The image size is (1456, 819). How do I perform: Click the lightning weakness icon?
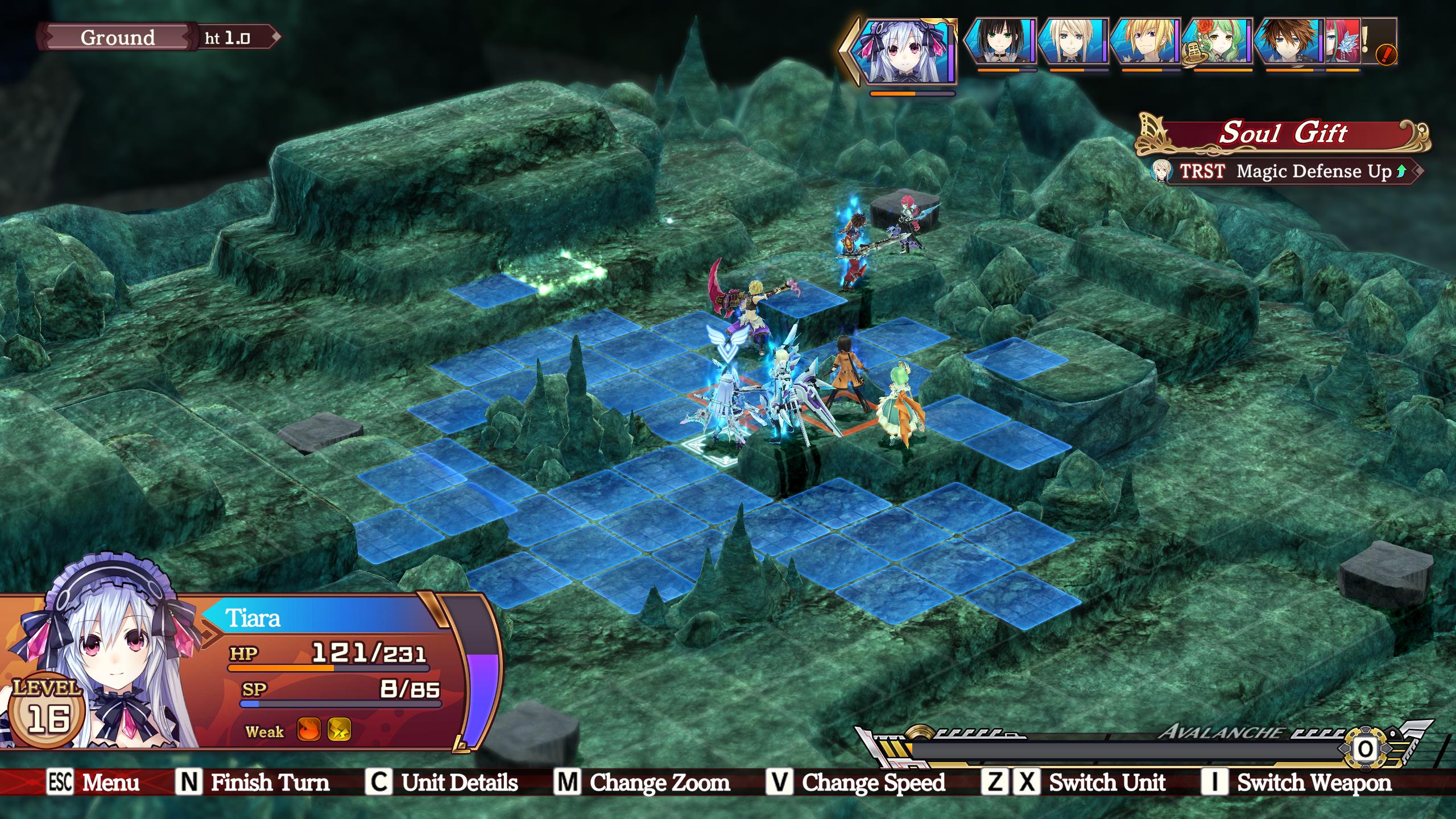[x=339, y=730]
